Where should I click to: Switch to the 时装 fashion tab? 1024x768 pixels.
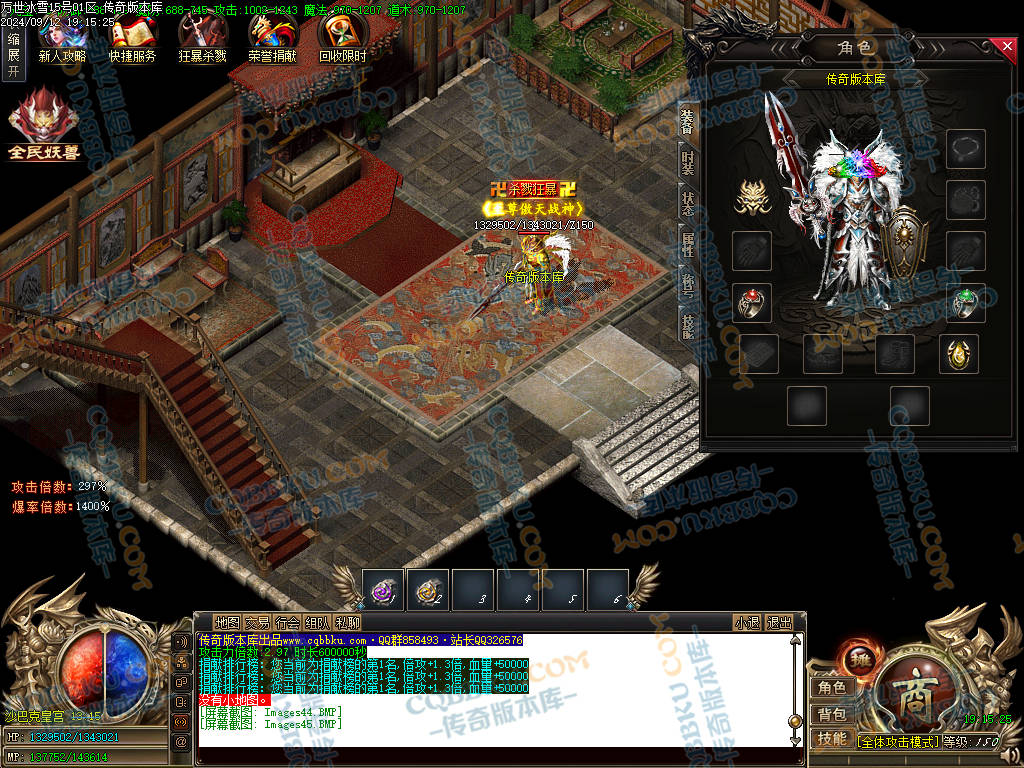(688, 163)
